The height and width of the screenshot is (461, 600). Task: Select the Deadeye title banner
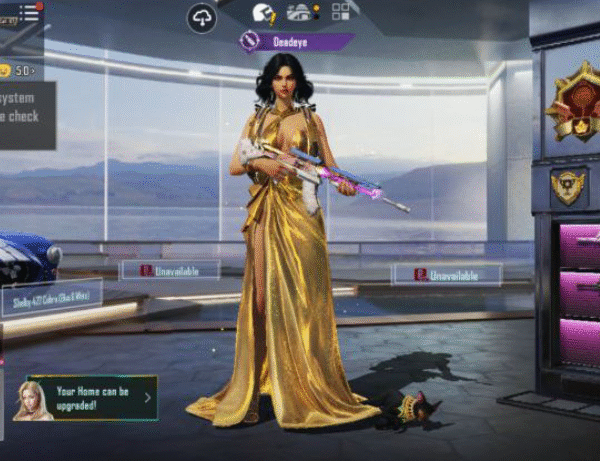pyautogui.click(x=296, y=41)
